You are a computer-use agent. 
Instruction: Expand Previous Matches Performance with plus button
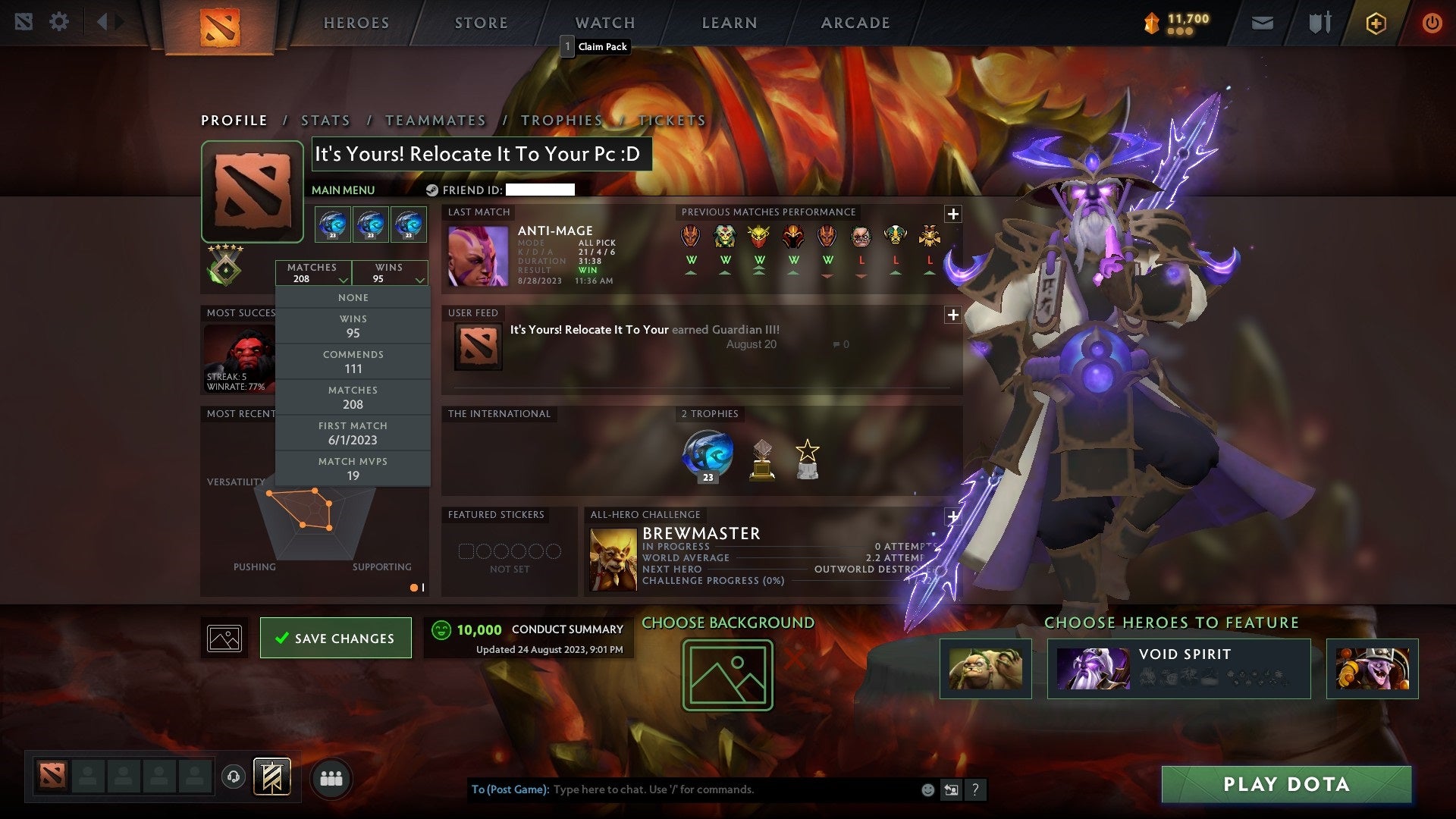[x=952, y=214]
